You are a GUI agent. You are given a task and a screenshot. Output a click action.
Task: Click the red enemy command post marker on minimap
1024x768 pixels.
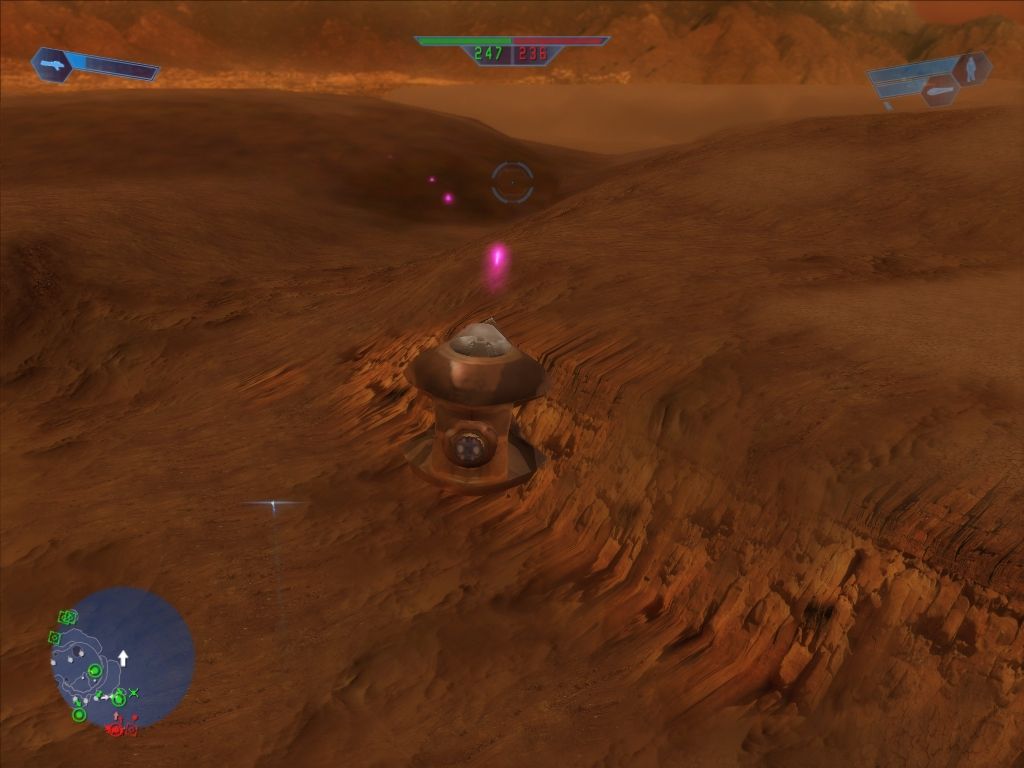coord(115,729)
